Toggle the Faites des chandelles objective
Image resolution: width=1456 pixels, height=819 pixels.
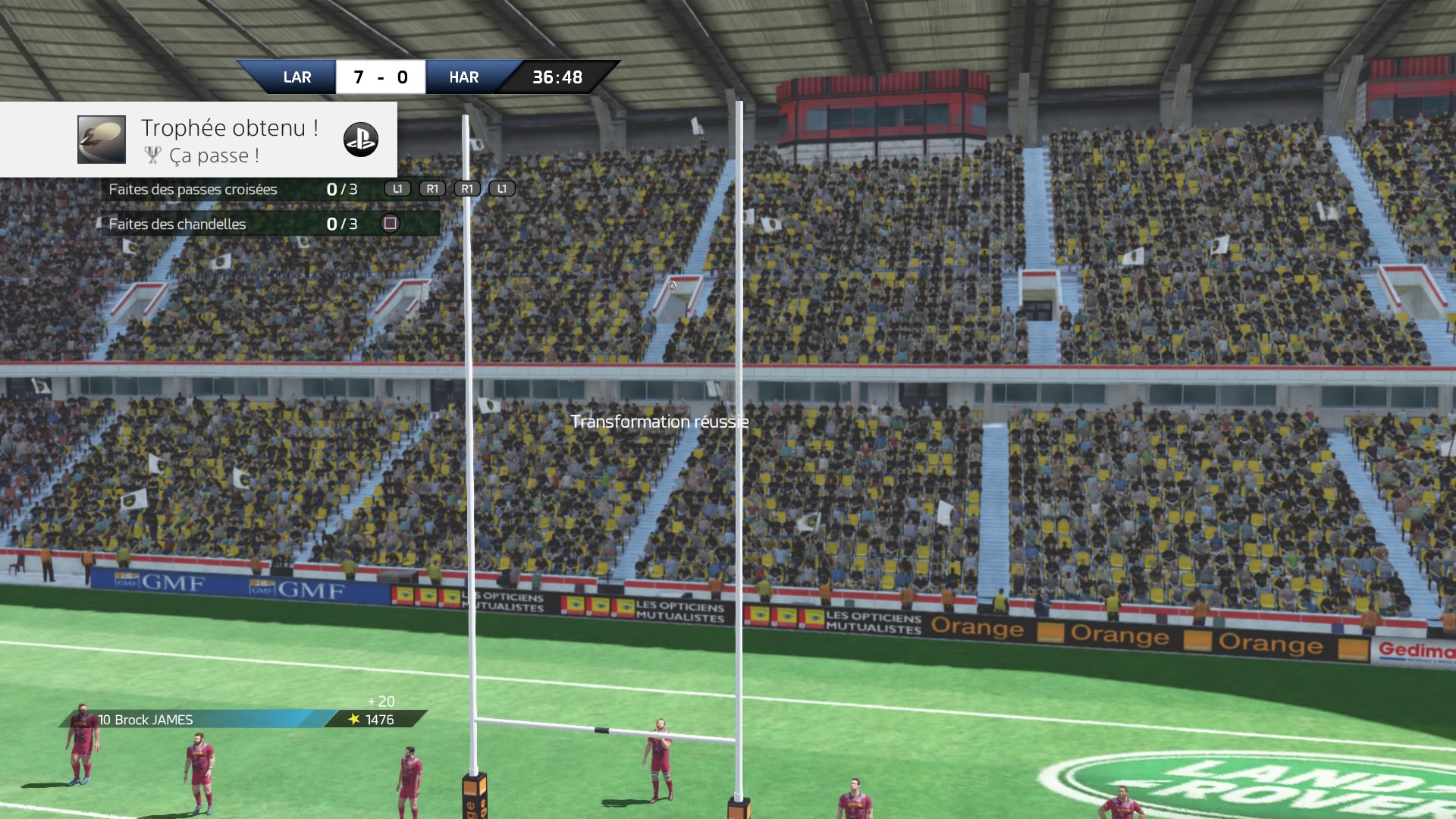coord(176,224)
